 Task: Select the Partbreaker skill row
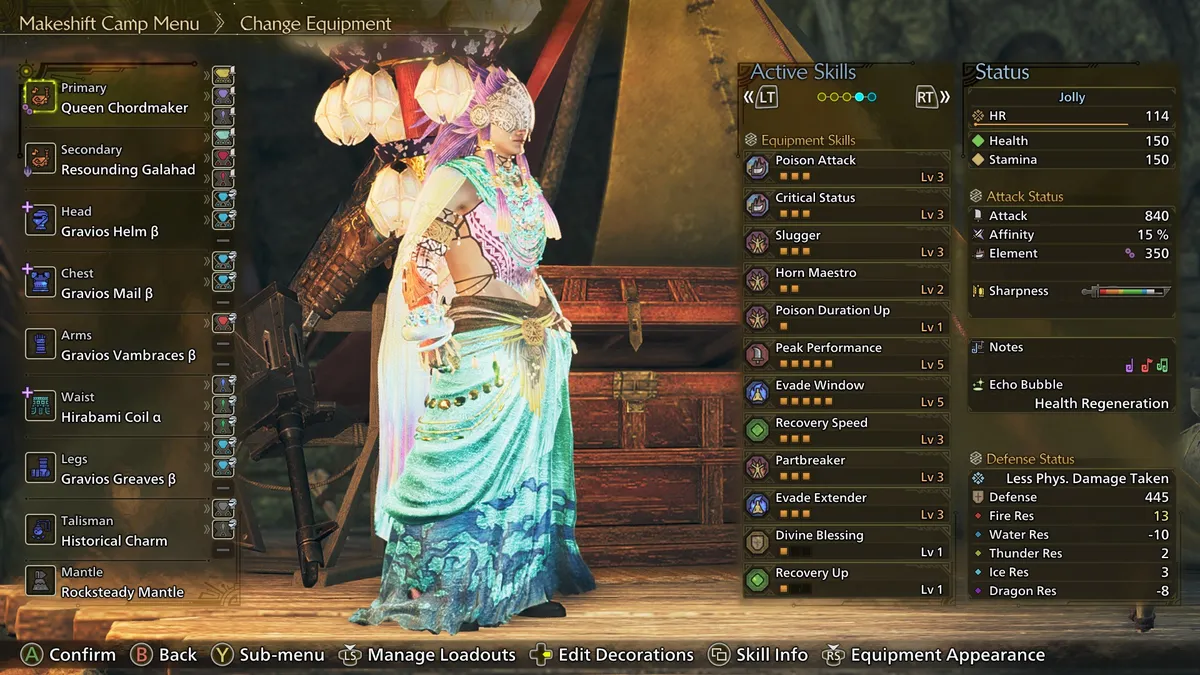click(846, 468)
